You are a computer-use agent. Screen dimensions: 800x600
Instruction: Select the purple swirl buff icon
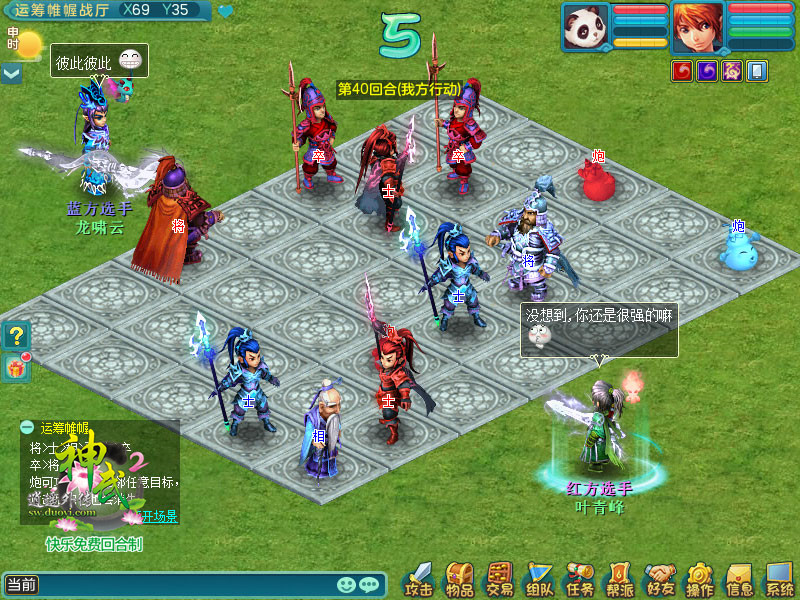[x=707, y=71]
